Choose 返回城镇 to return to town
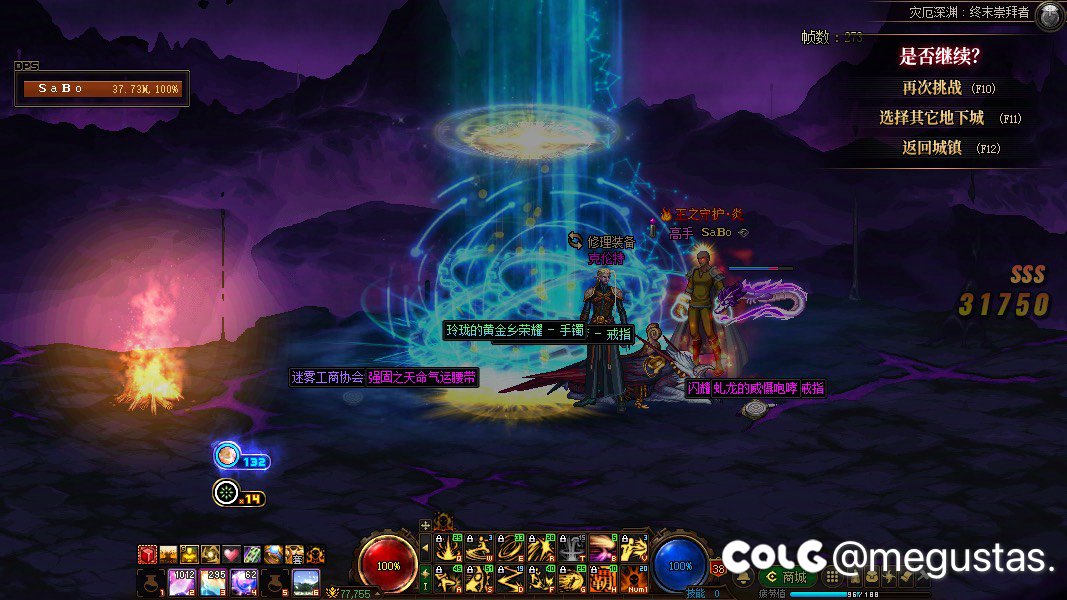 [937, 148]
